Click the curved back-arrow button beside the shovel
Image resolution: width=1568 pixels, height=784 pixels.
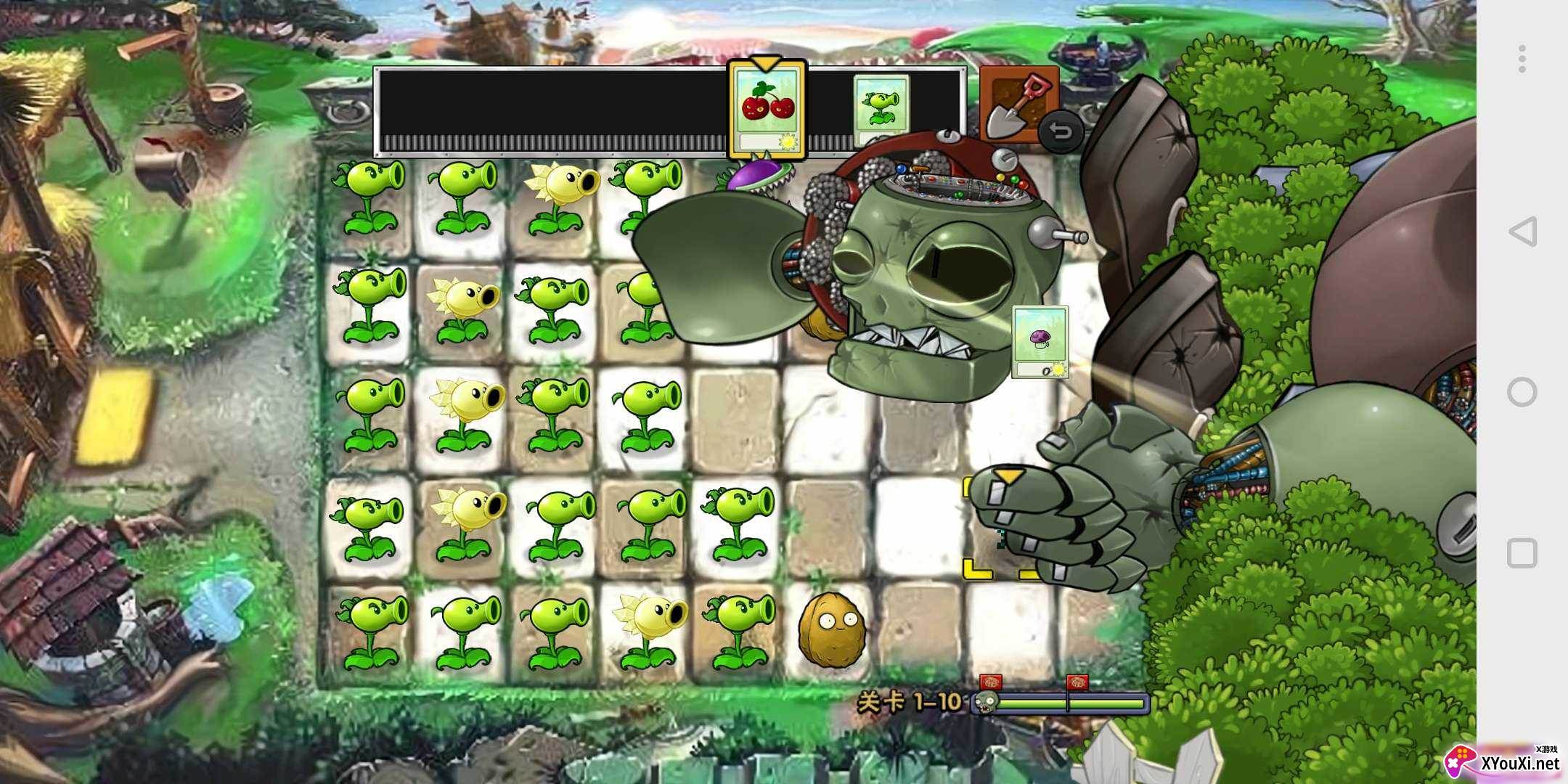1061,133
